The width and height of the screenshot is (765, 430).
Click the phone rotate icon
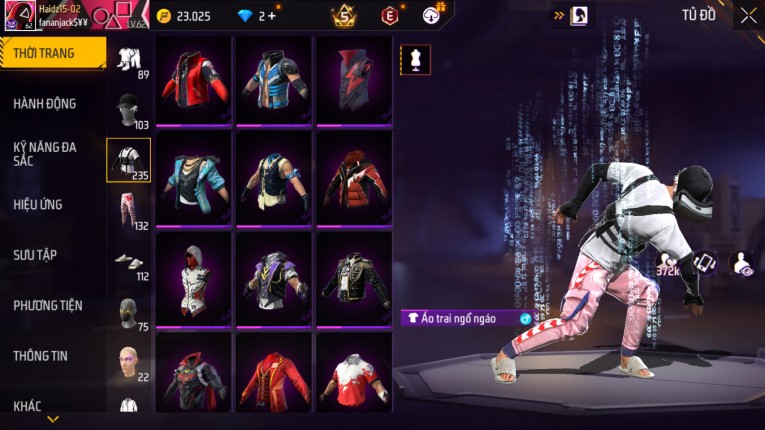(705, 263)
